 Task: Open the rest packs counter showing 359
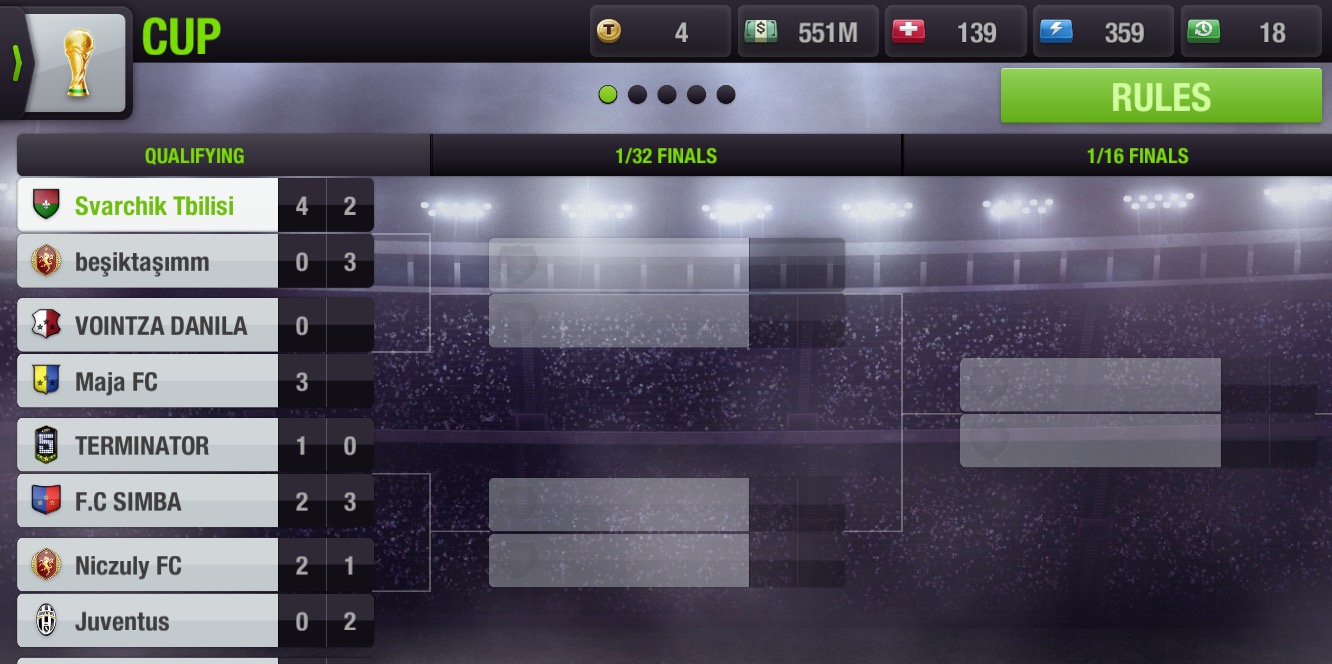(1104, 32)
